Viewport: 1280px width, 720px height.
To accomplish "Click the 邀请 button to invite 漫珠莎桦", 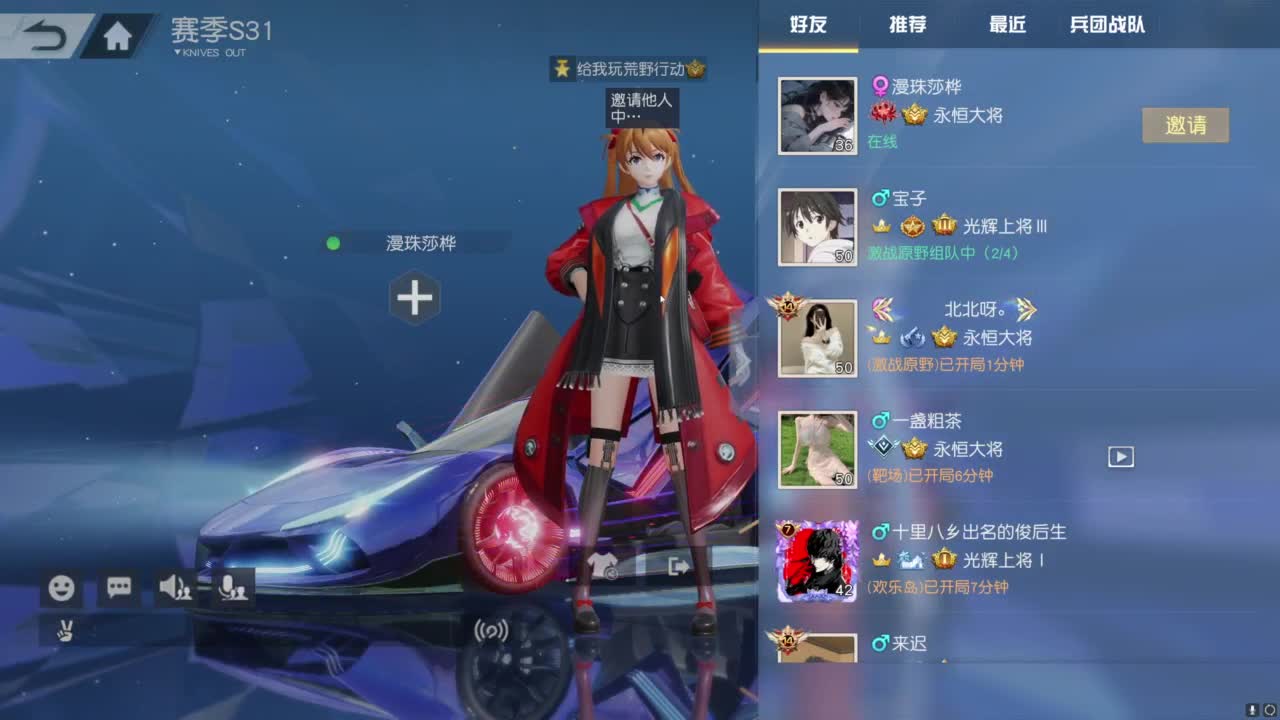I will click(1186, 125).
